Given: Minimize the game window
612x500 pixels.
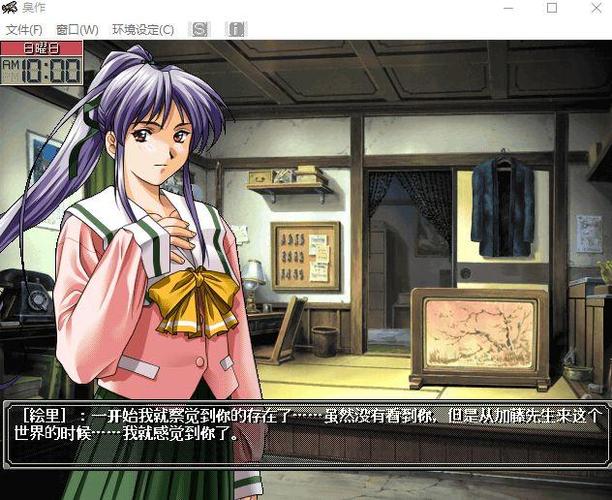Looking at the screenshot, I should pyautogui.click(x=507, y=8).
